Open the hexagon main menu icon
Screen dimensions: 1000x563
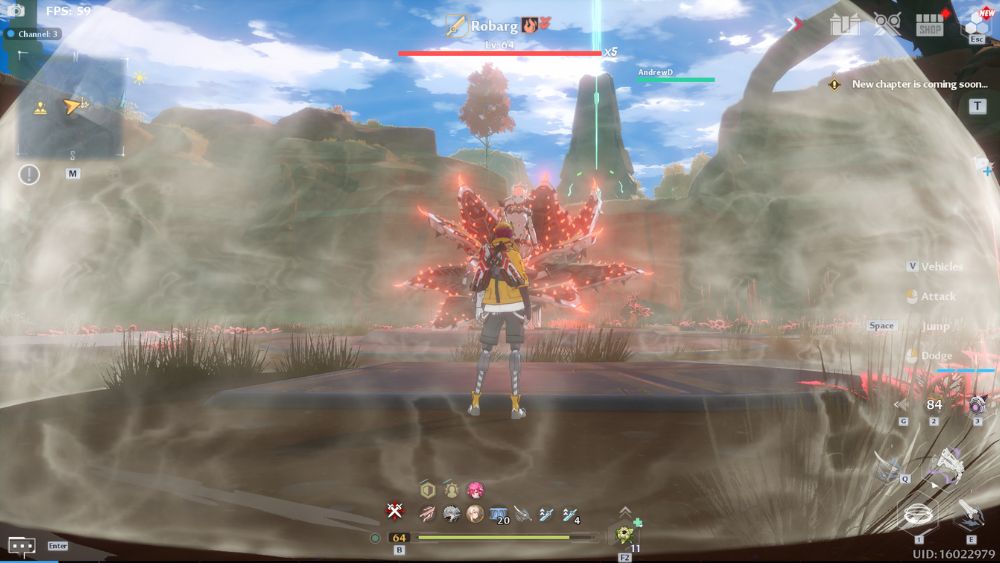(975, 23)
